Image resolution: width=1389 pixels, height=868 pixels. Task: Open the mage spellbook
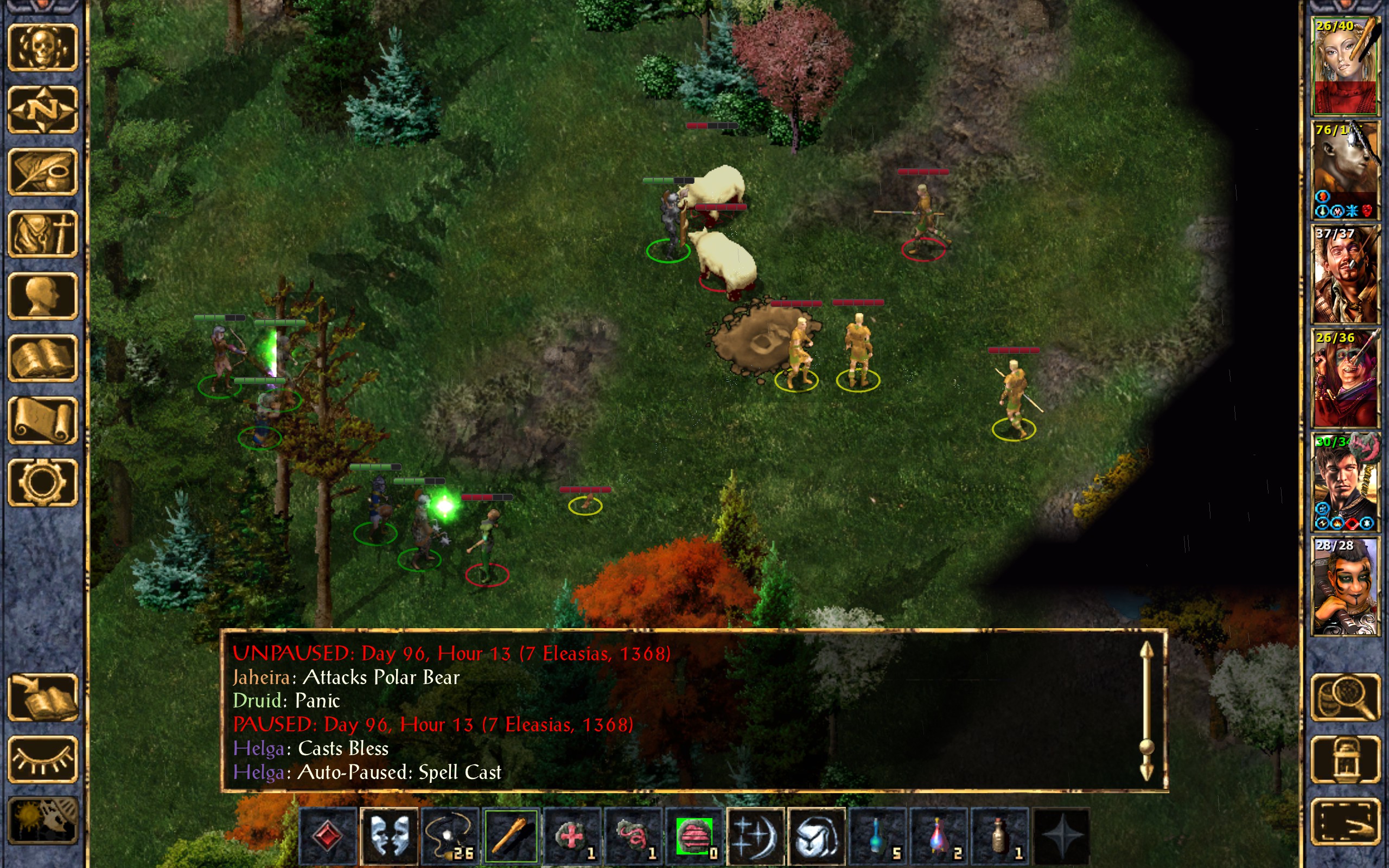point(42,358)
